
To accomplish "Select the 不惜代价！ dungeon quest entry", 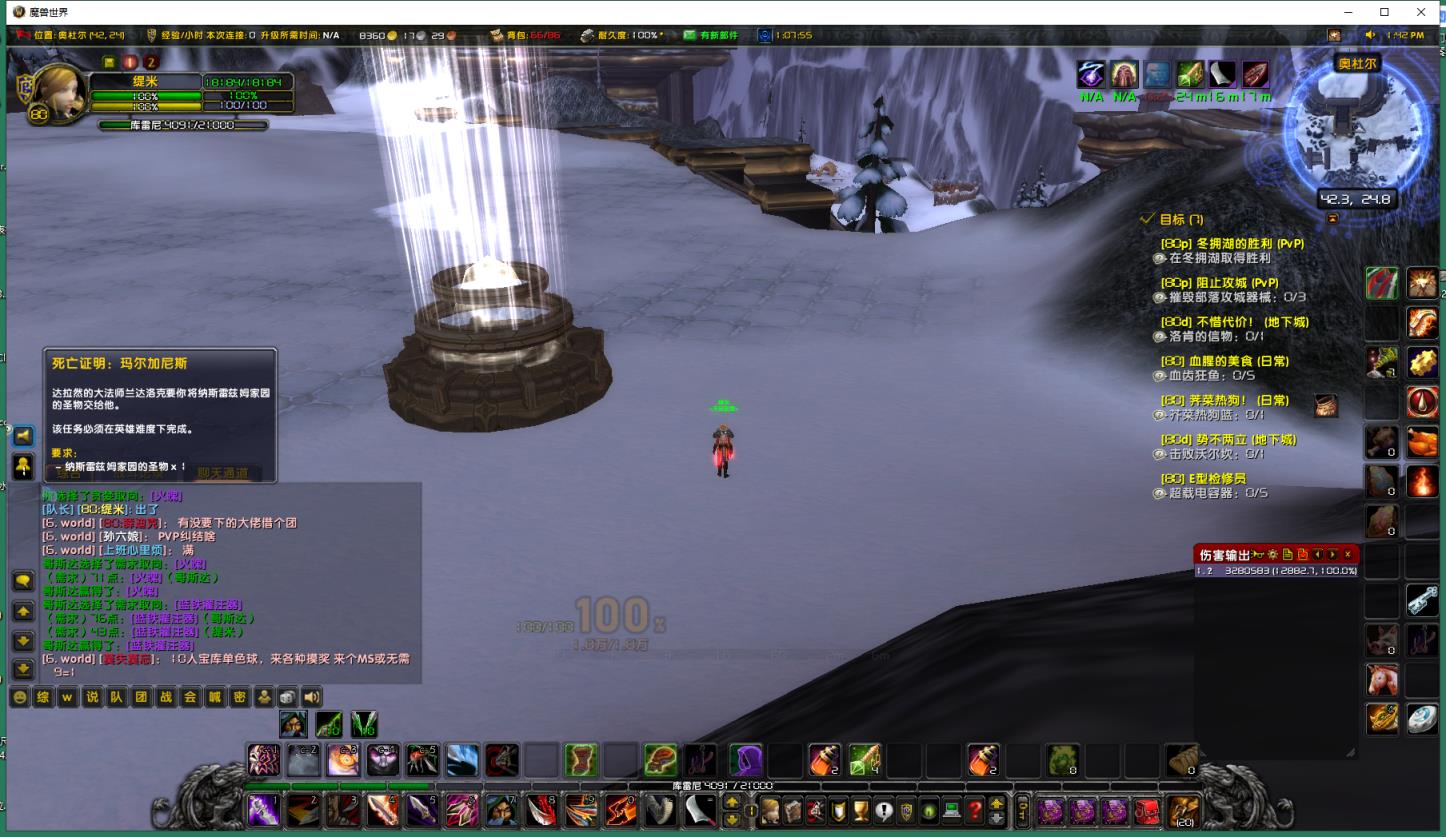I will click(x=1234, y=322).
